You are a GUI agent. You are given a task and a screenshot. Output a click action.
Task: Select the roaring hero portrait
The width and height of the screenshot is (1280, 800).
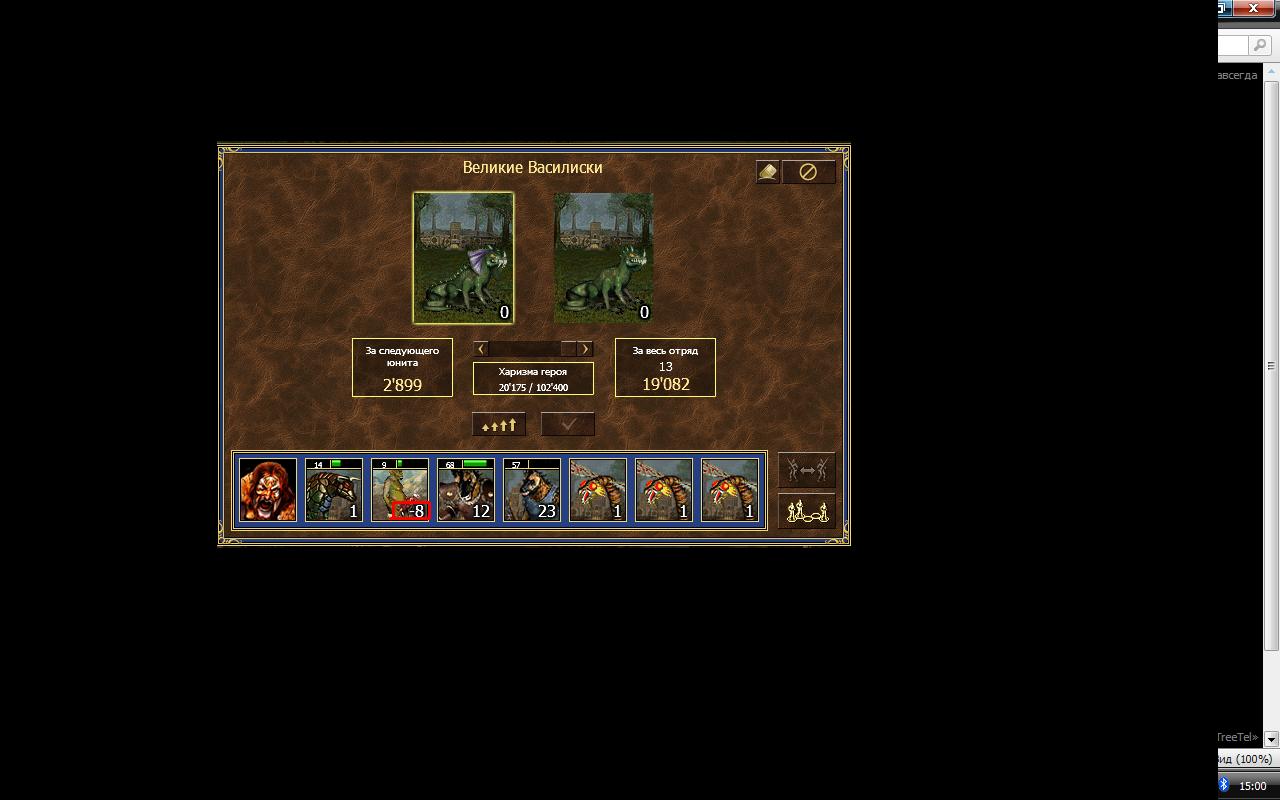coord(268,490)
